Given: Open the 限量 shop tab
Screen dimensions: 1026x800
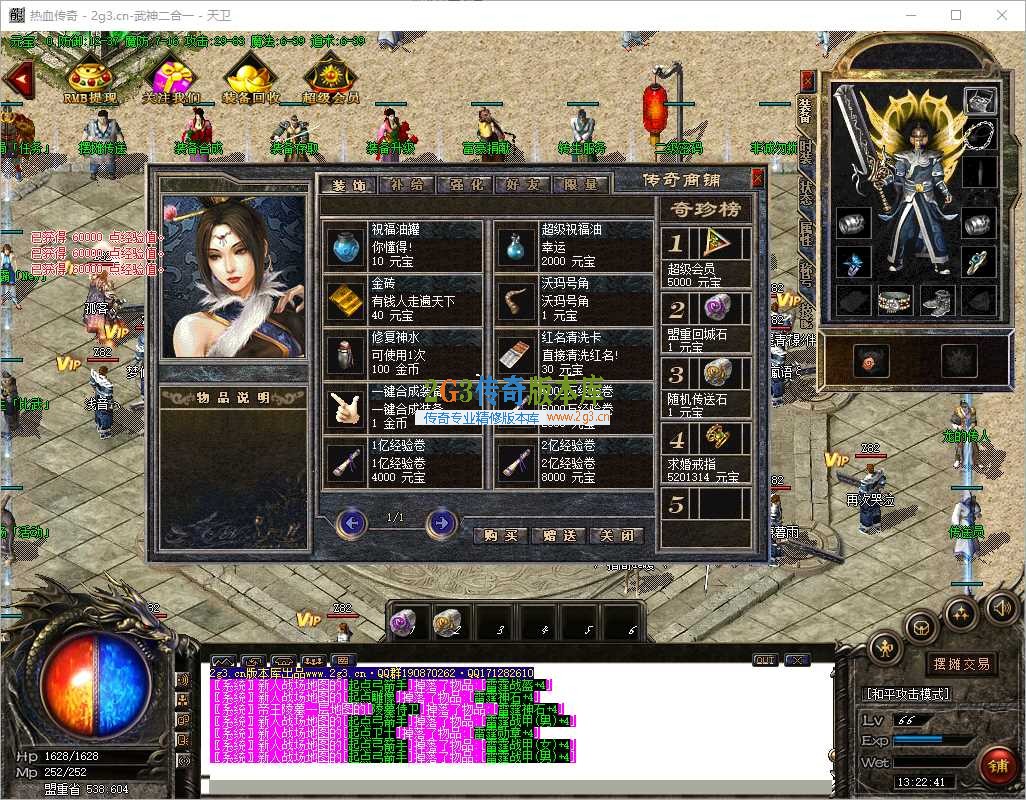Looking at the screenshot, I should coord(580,185).
